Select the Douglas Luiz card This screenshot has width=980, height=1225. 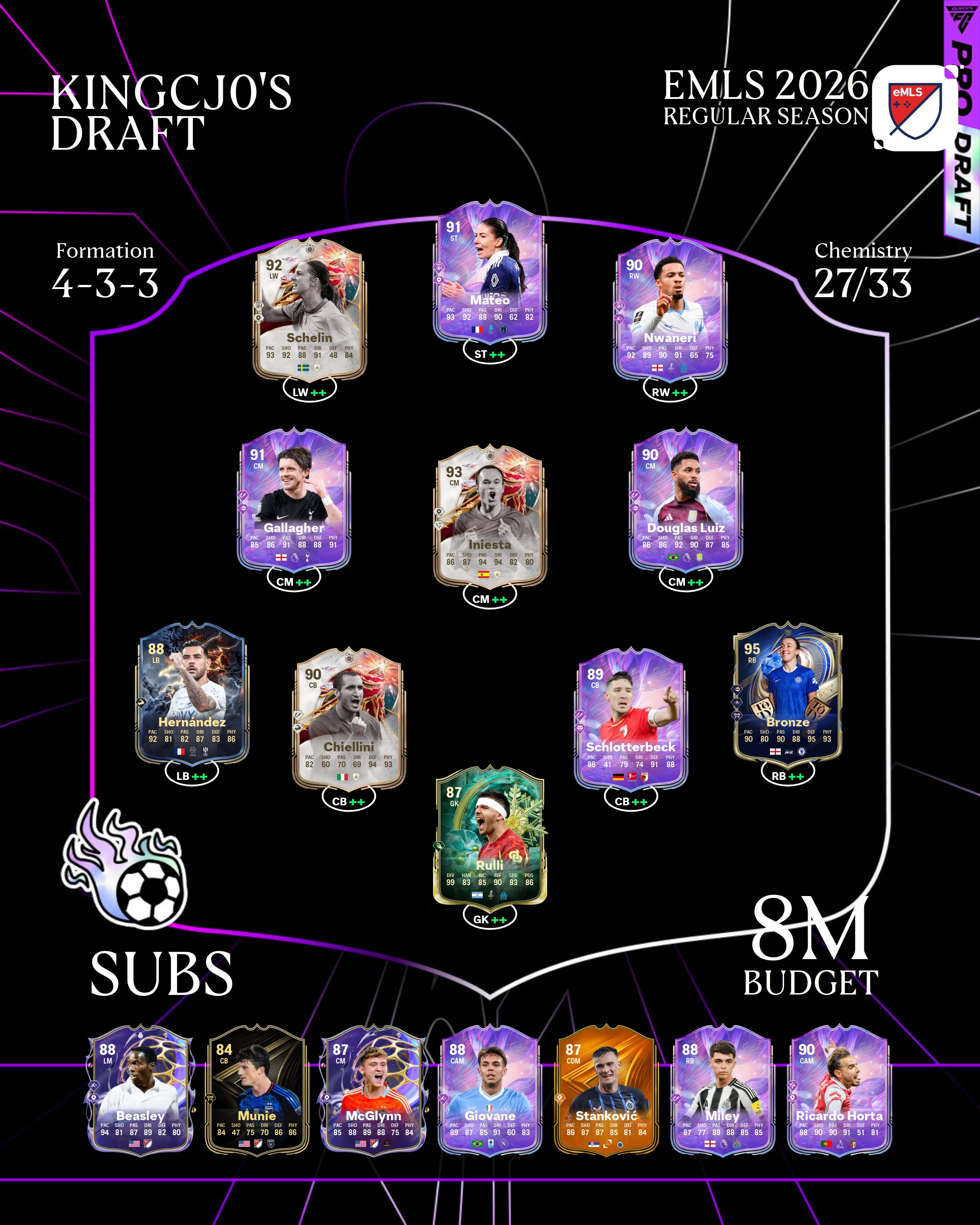686,500
